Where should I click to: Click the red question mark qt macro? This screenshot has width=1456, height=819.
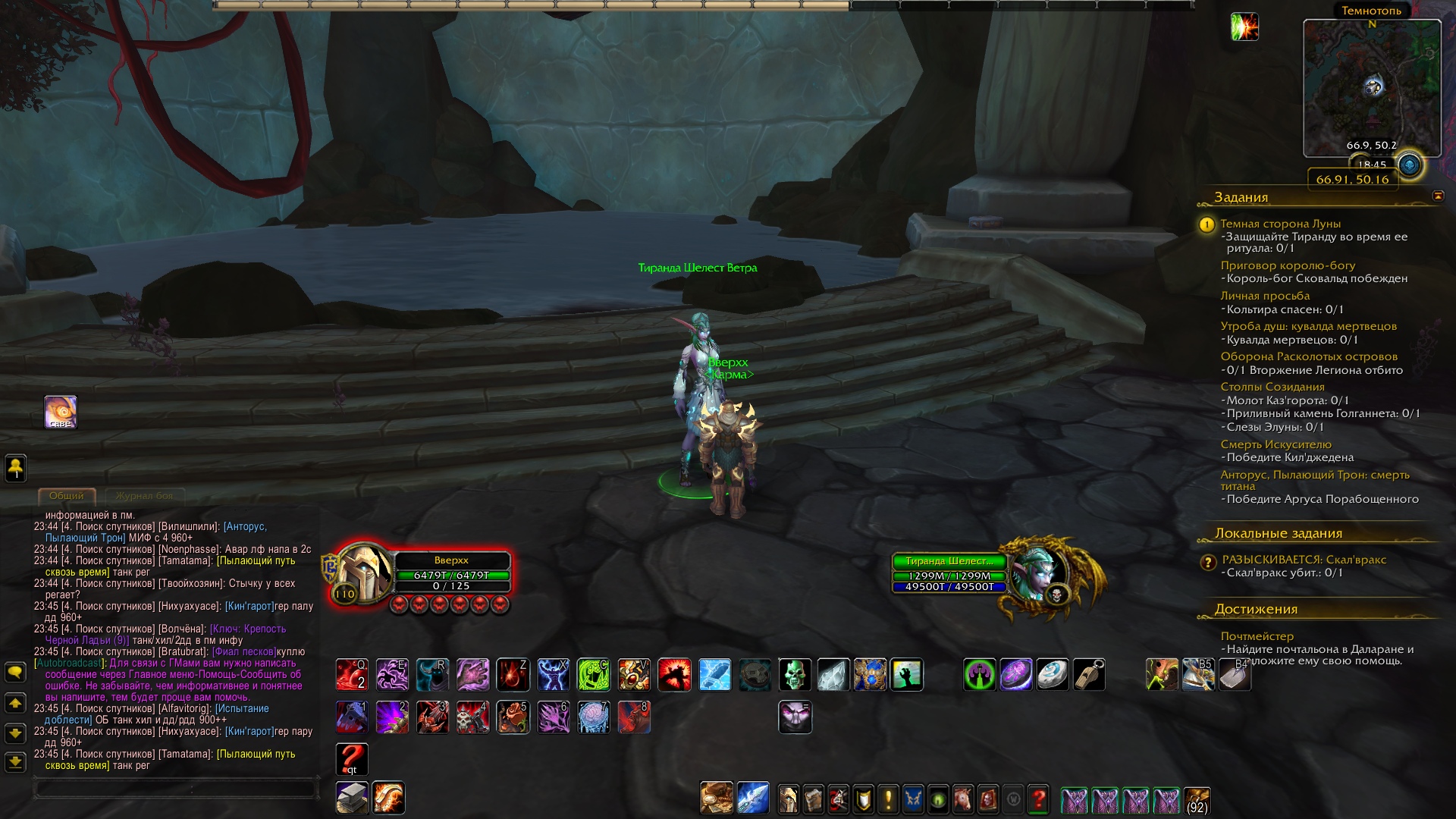[x=352, y=759]
